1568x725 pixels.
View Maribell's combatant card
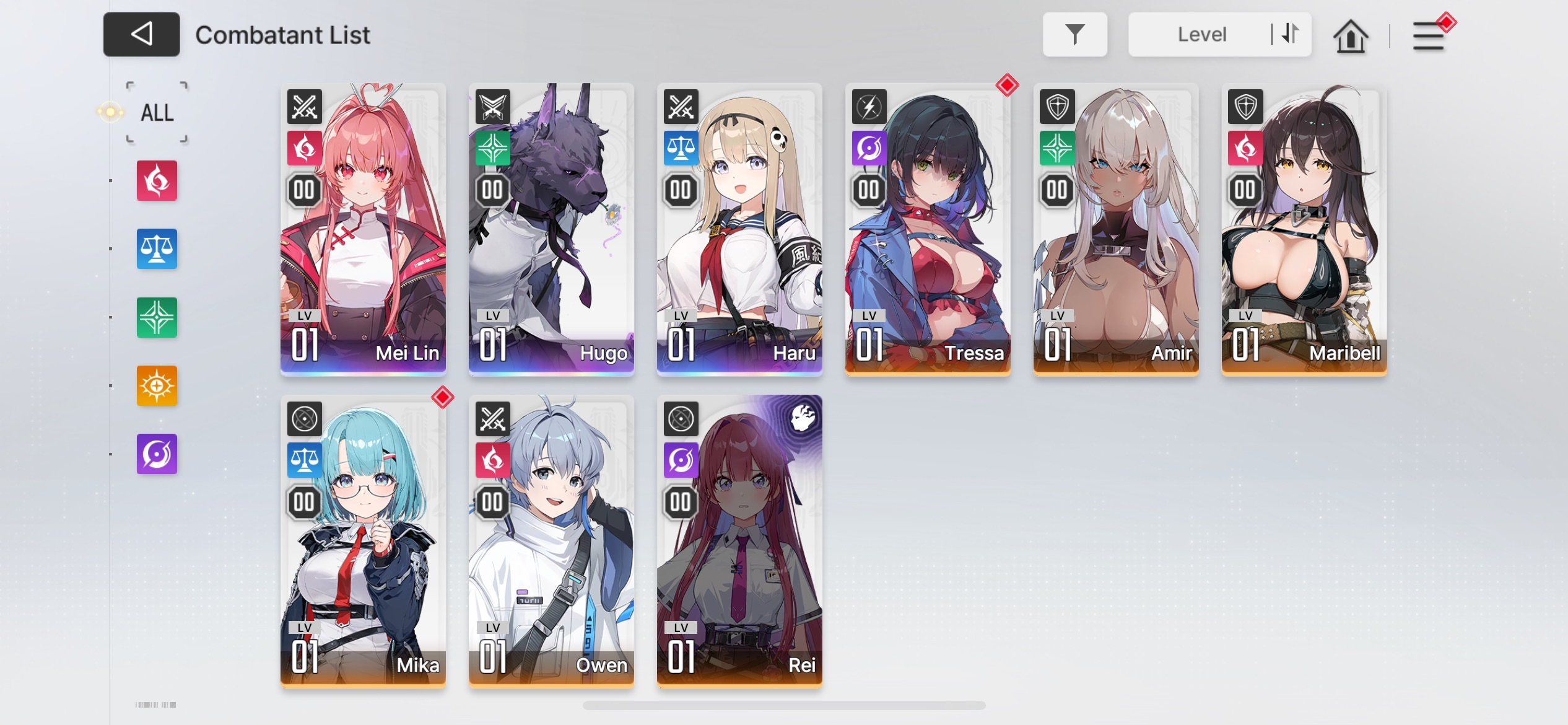pyautogui.click(x=1304, y=229)
